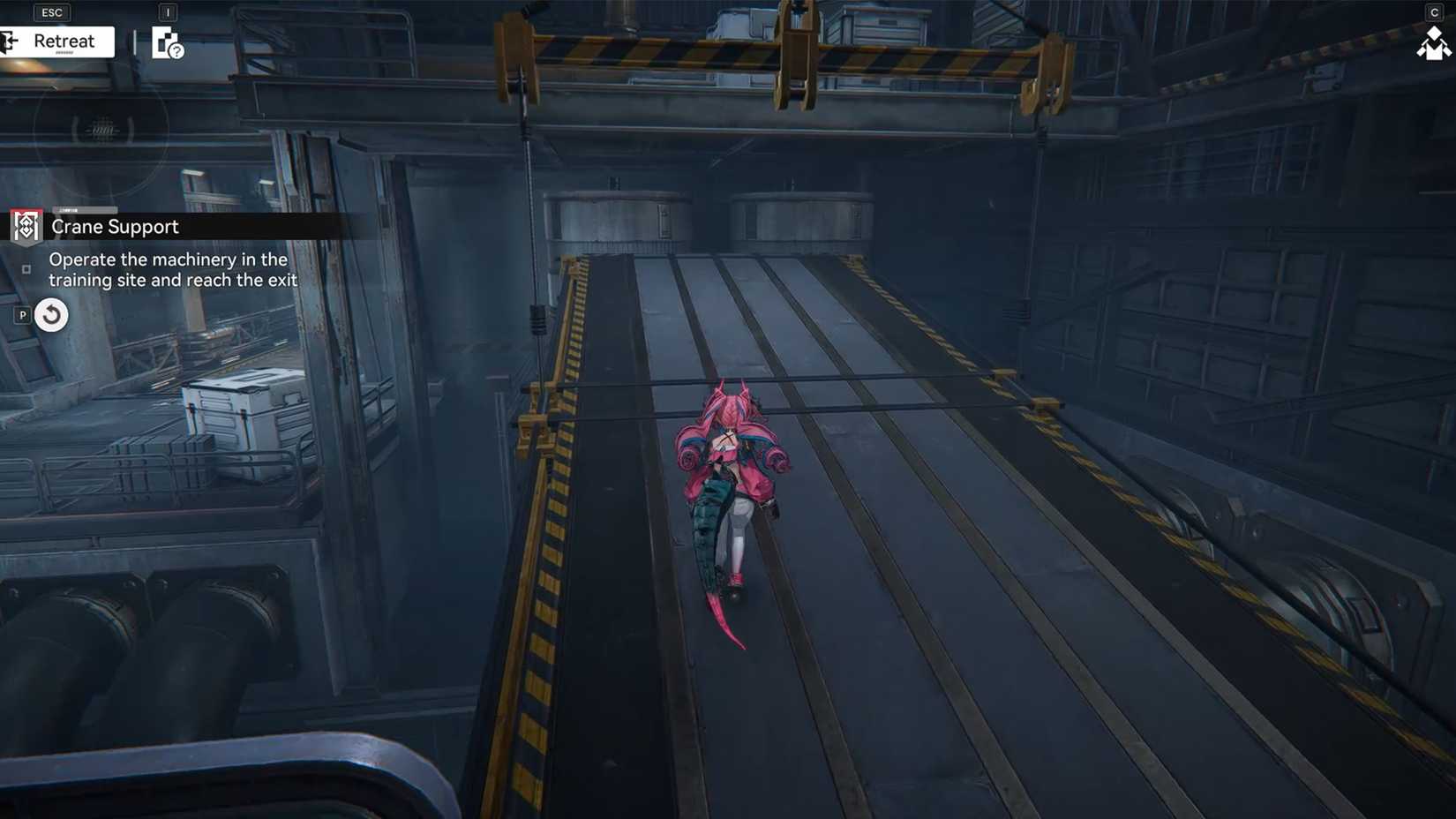The height and width of the screenshot is (819, 1456).
Task: Activate the deploy character icon below the C keybind
Action: click(x=1436, y=42)
